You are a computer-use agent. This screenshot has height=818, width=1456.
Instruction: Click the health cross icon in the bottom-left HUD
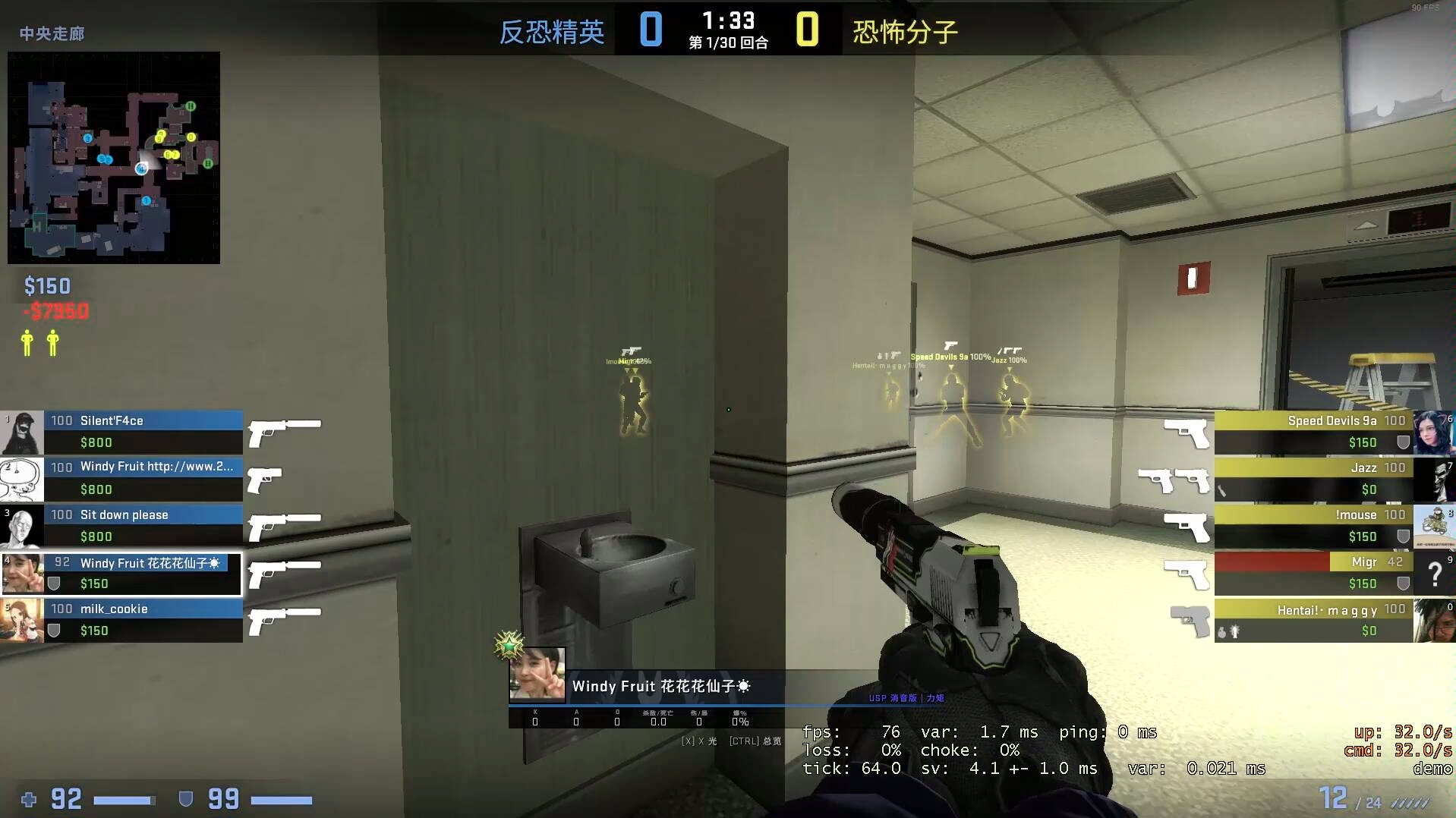click(28, 799)
